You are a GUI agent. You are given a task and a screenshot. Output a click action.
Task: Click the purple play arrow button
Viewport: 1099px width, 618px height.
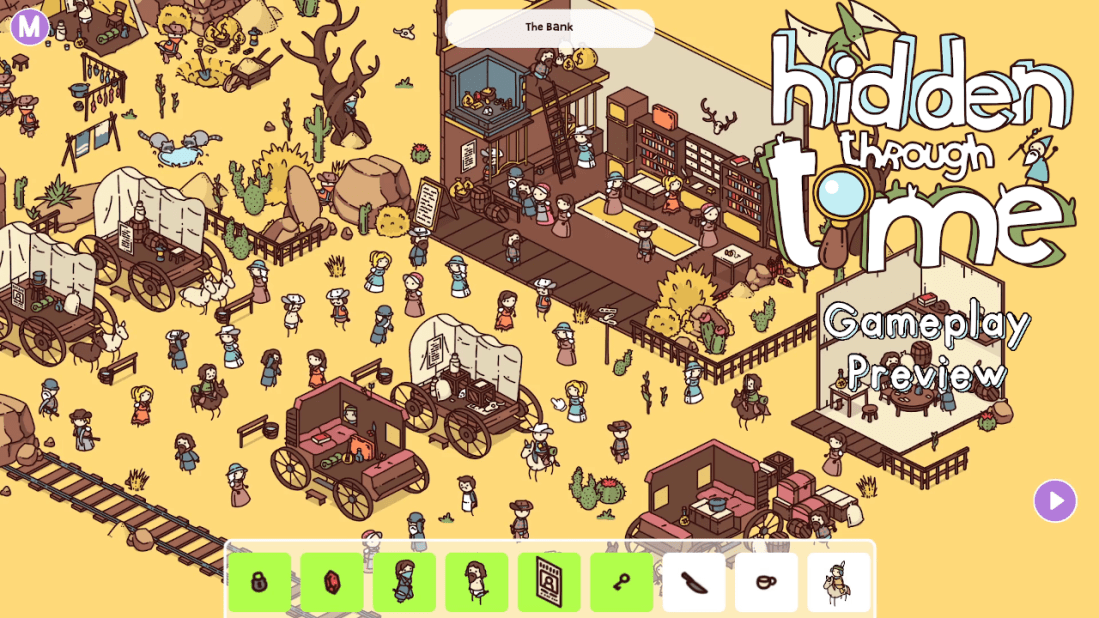[x=1055, y=501]
